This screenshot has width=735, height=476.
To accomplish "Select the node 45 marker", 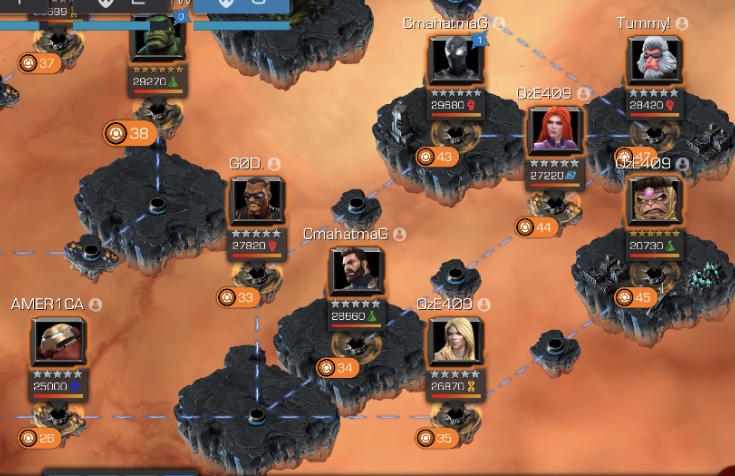I will 634,297.
